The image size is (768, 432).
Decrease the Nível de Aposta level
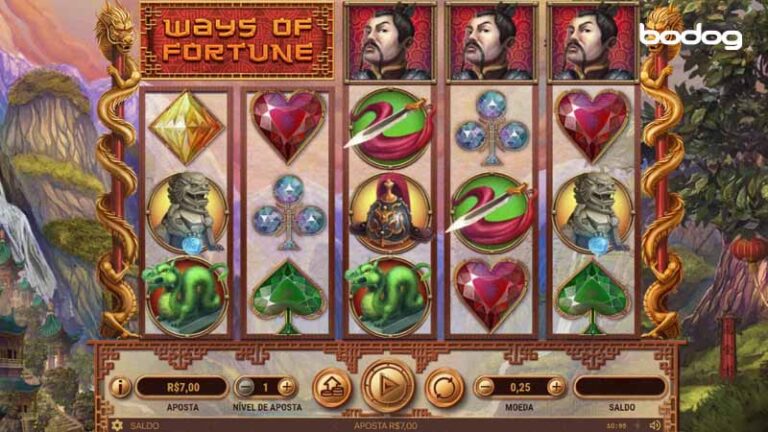click(x=245, y=387)
